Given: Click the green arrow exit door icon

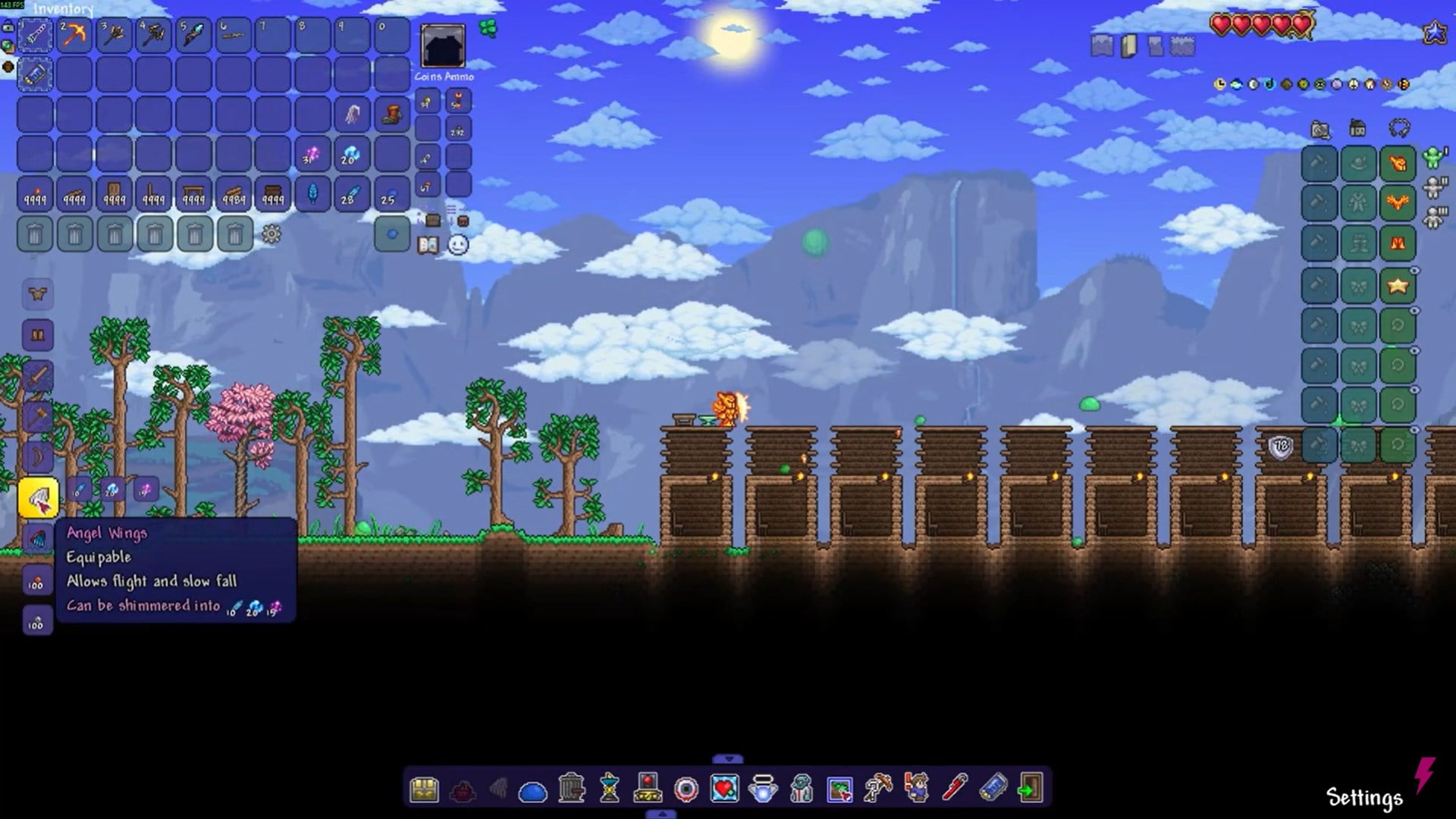Looking at the screenshot, I should coord(1030,789).
